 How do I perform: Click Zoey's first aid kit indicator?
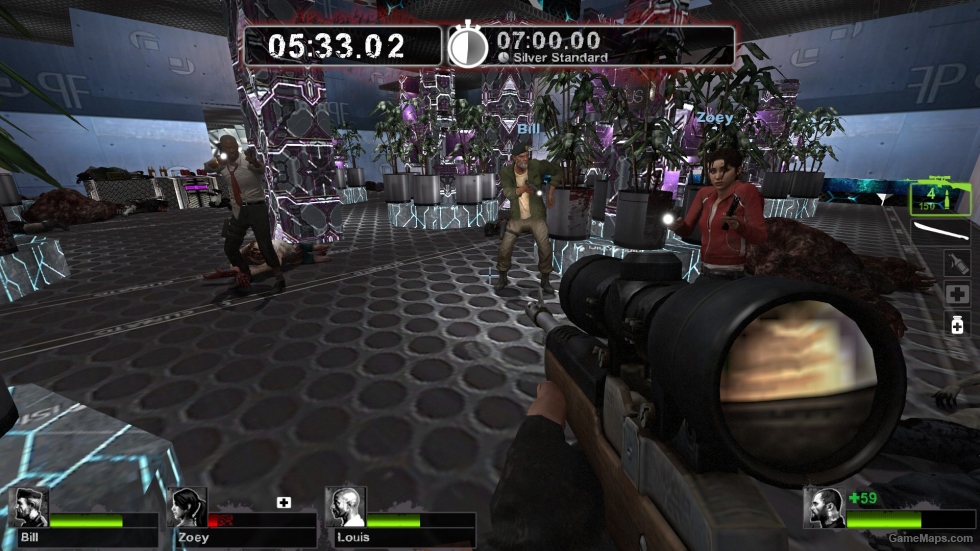click(x=284, y=501)
